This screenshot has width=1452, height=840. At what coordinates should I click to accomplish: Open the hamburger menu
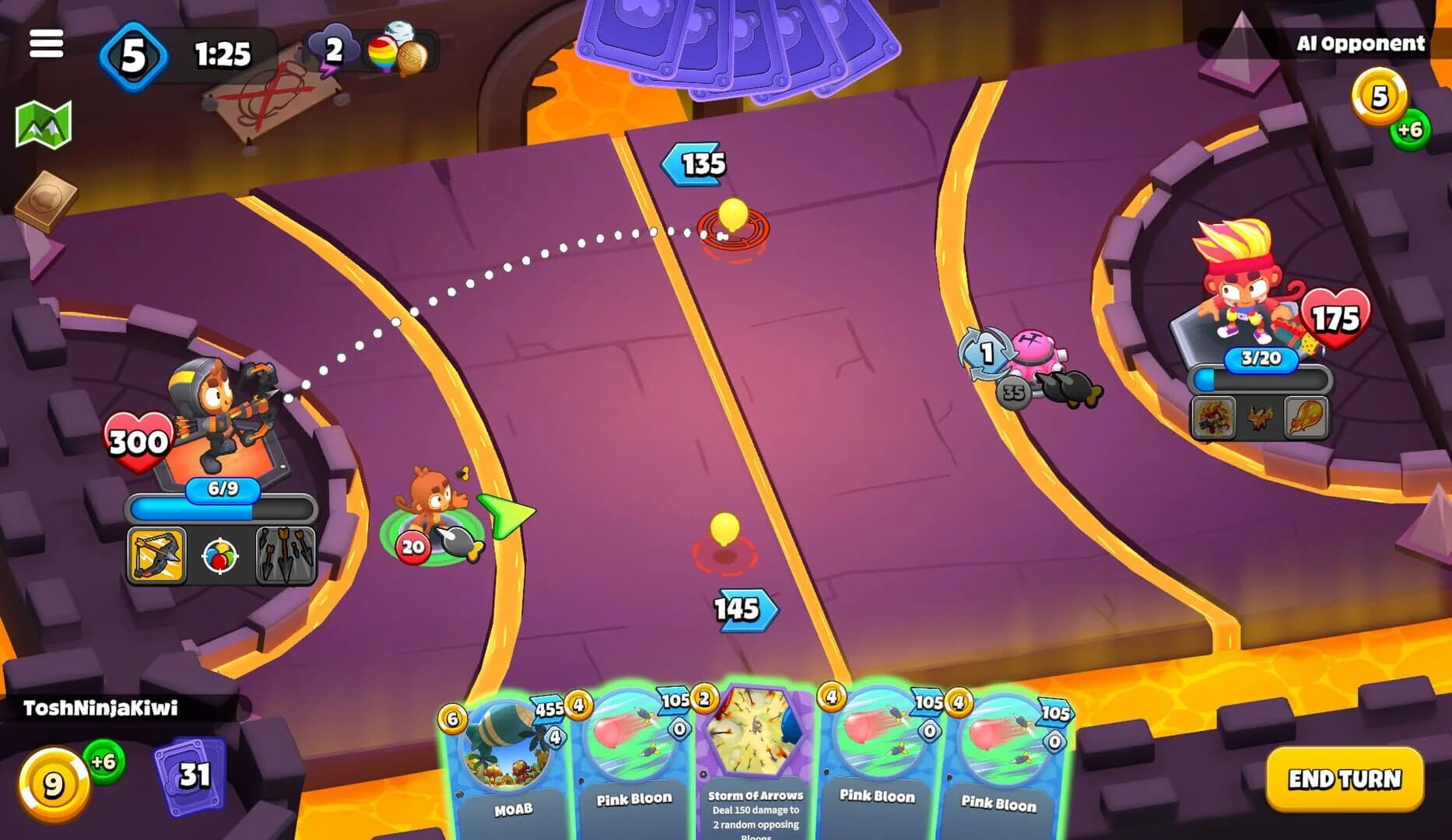pyautogui.click(x=47, y=44)
